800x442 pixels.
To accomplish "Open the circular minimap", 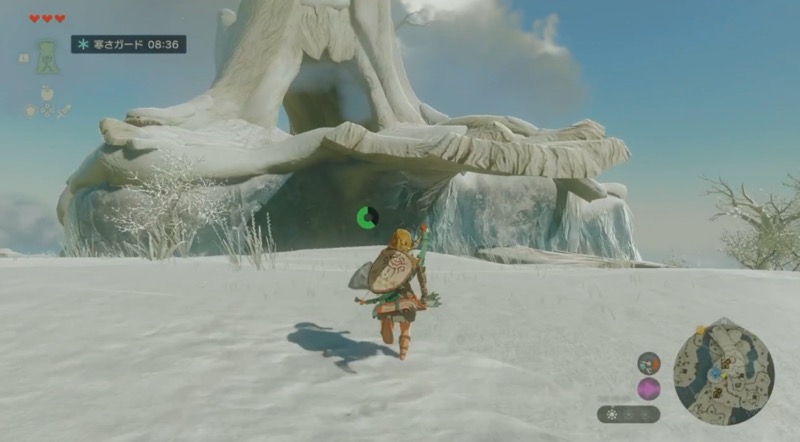I will pos(723,371).
